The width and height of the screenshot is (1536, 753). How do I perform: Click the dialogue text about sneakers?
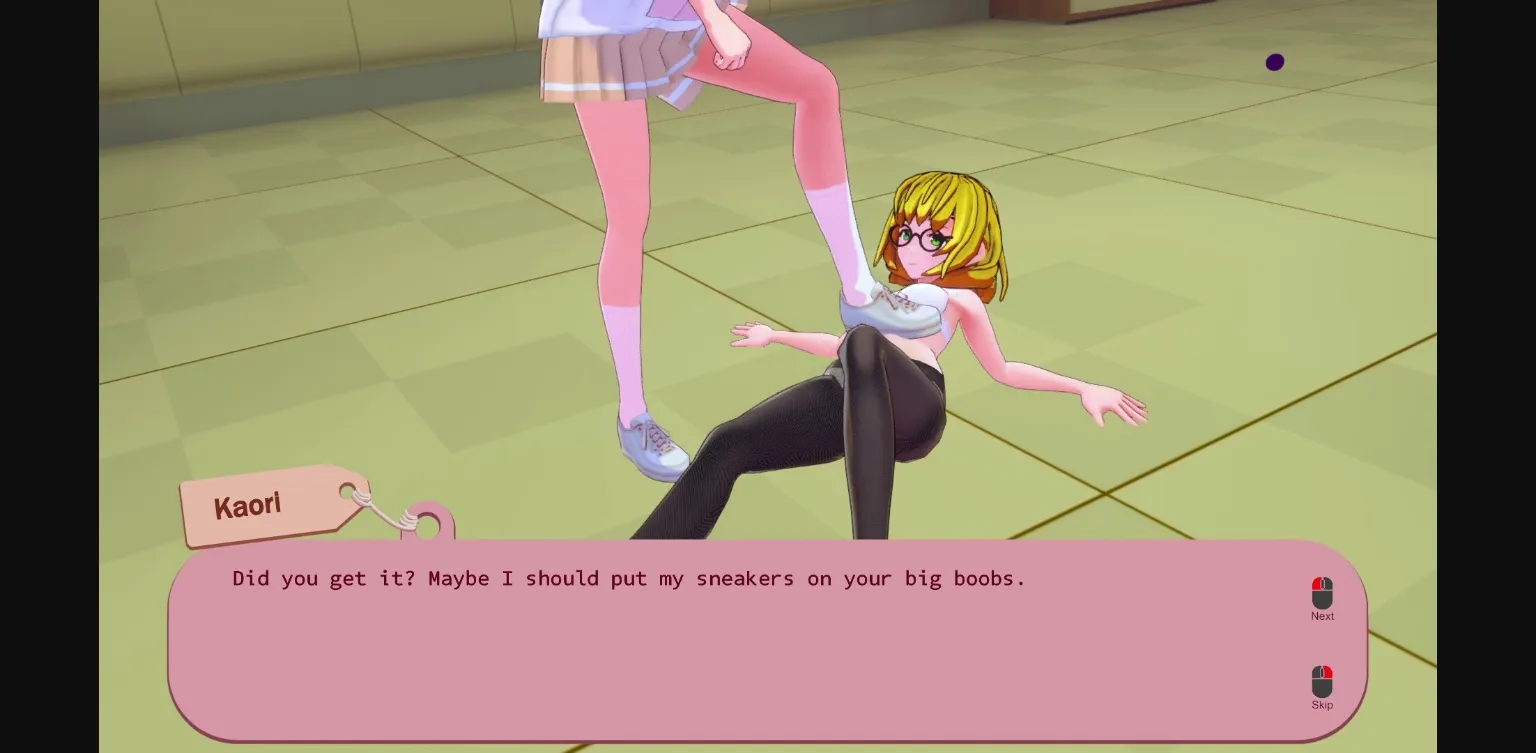[x=628, y=578]
